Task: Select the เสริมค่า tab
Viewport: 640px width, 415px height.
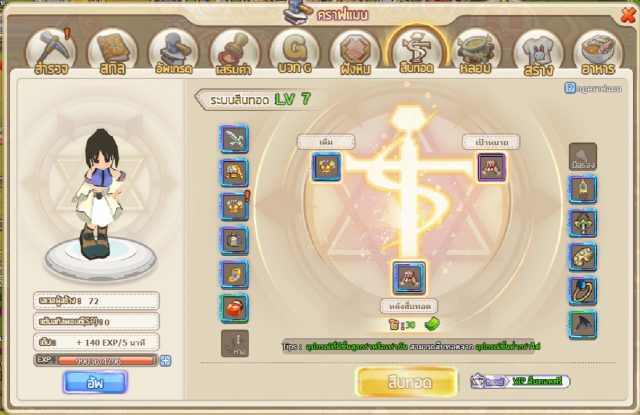Action: [234, 50]
